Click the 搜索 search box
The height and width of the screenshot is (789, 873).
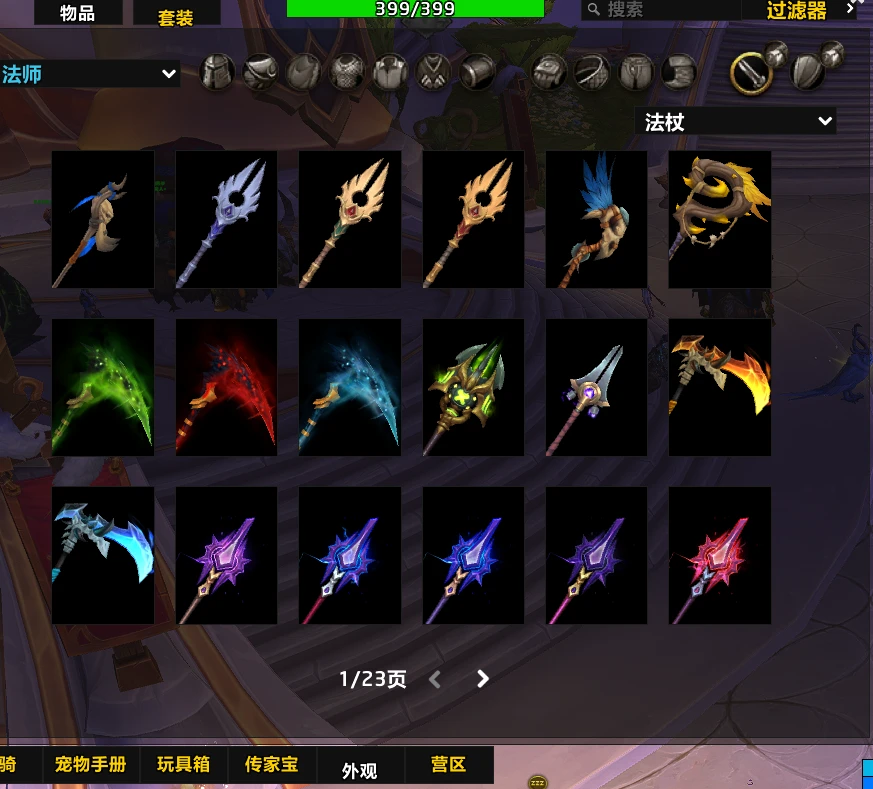(660, 10)
